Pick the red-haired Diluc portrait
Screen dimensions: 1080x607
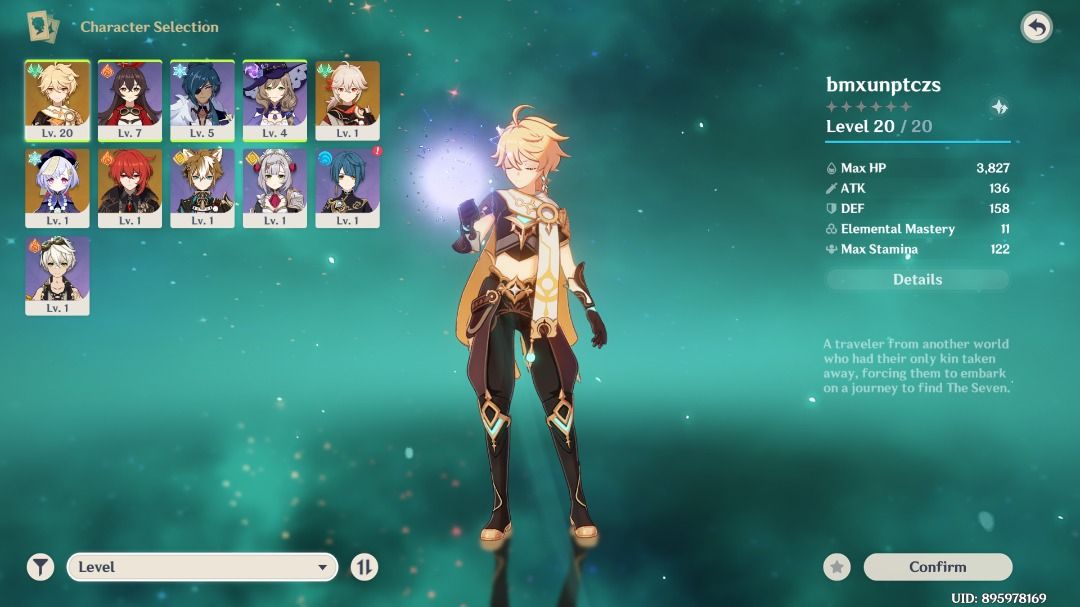130,188
